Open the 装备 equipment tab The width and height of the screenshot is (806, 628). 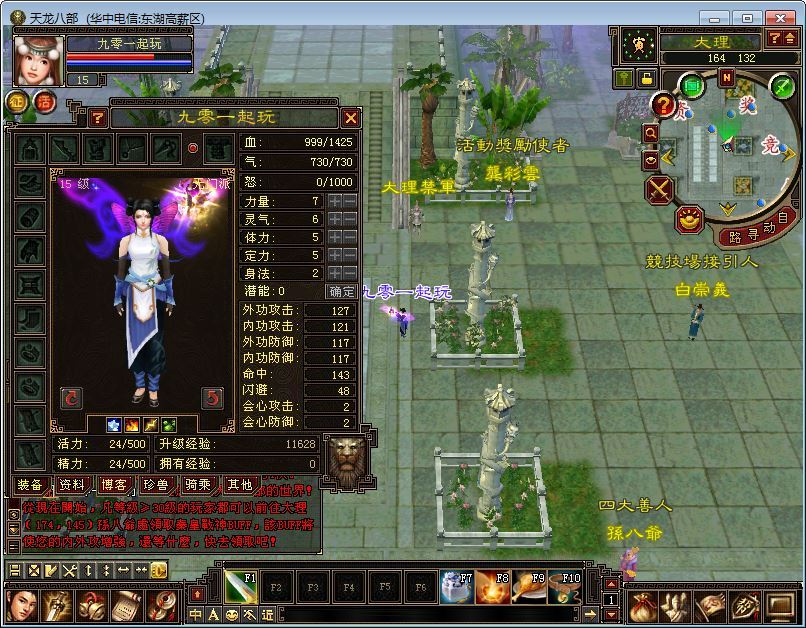30,484
